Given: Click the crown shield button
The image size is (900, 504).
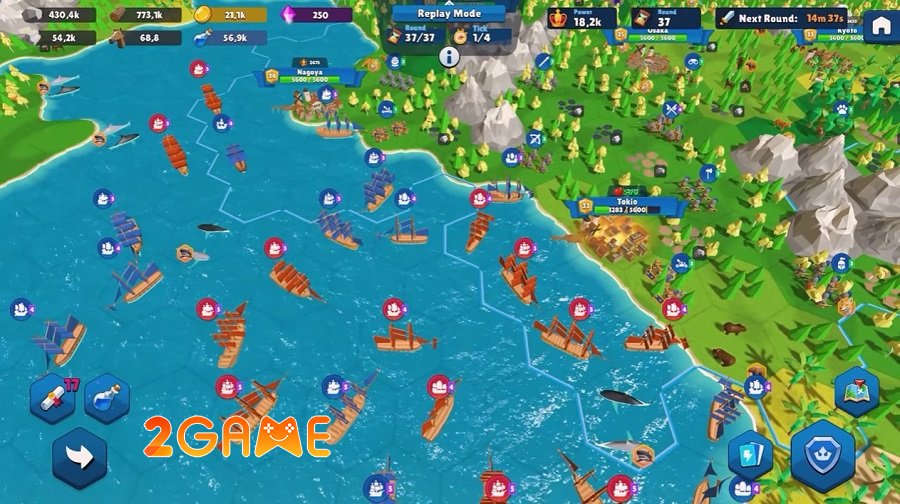Looking at the screenshot, I should pos(823,453).
